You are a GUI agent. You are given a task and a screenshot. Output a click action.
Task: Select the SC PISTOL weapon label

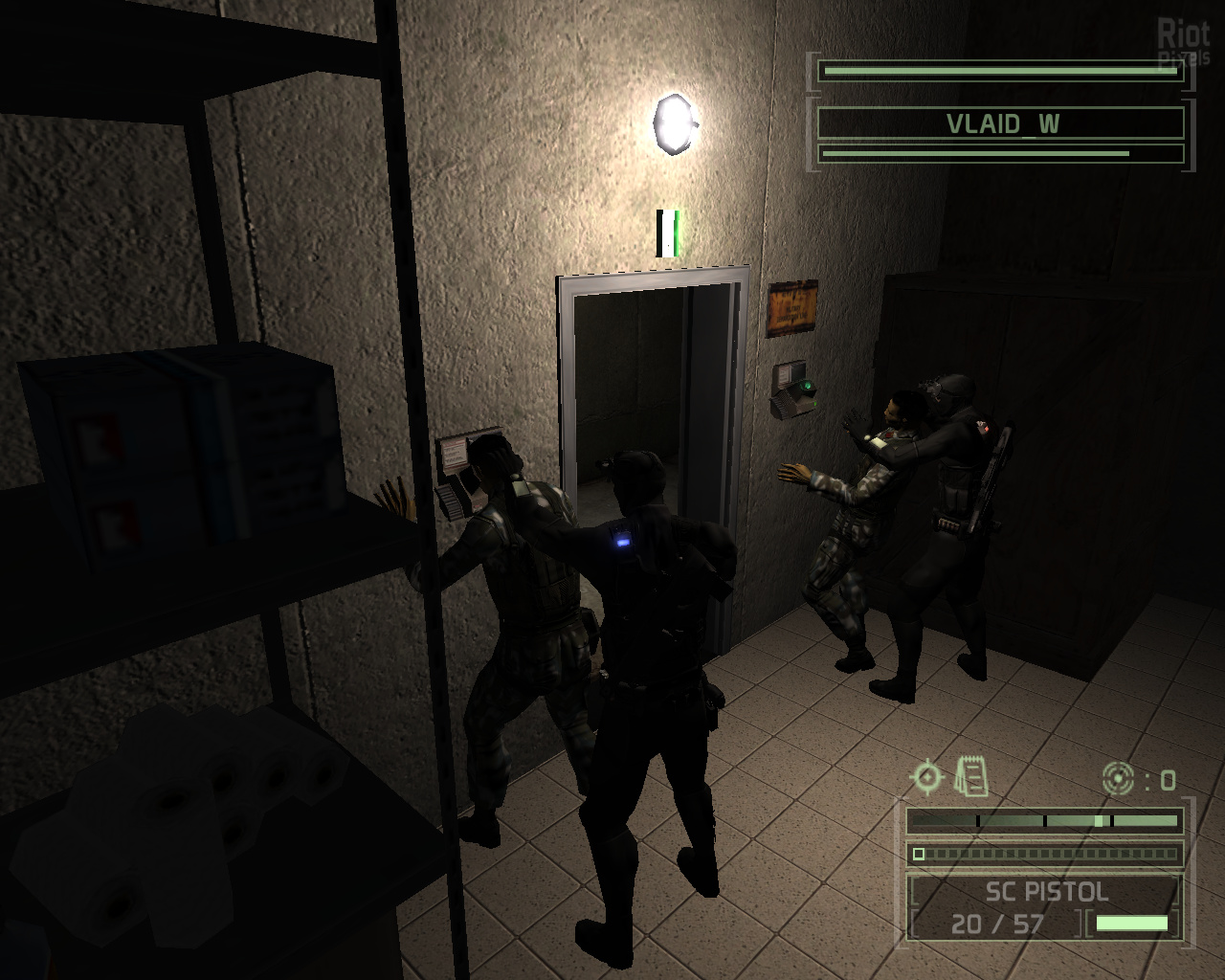[1046, 892]
